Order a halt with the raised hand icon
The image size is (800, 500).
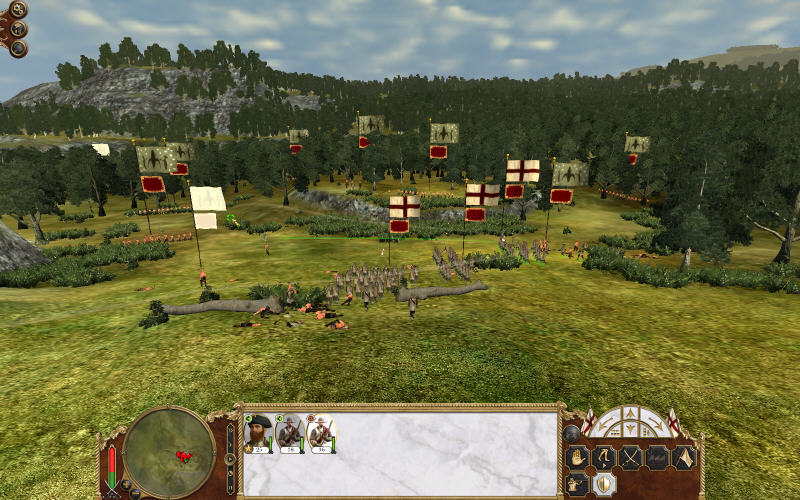pos(577,458)
